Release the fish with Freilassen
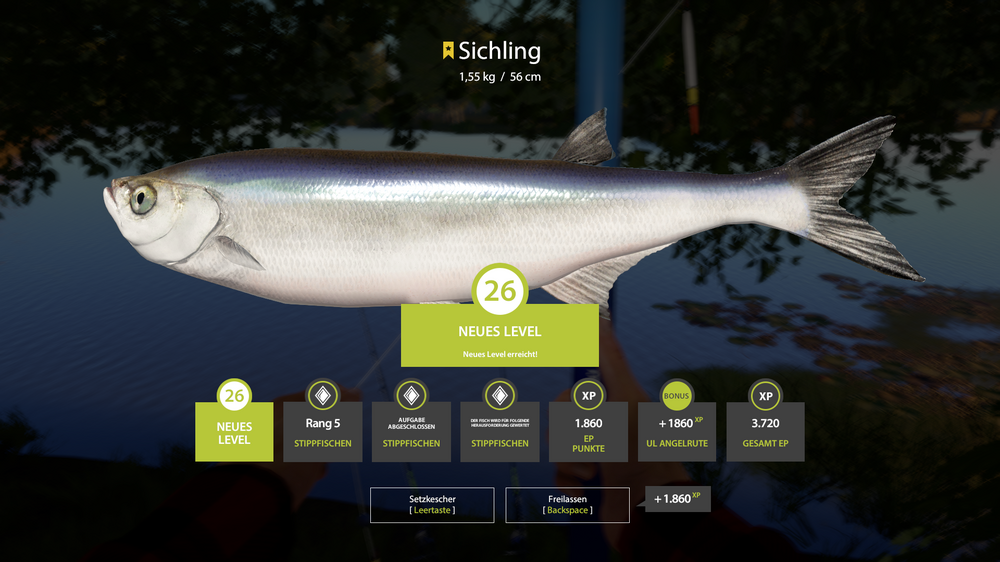 tap(567, 504)
